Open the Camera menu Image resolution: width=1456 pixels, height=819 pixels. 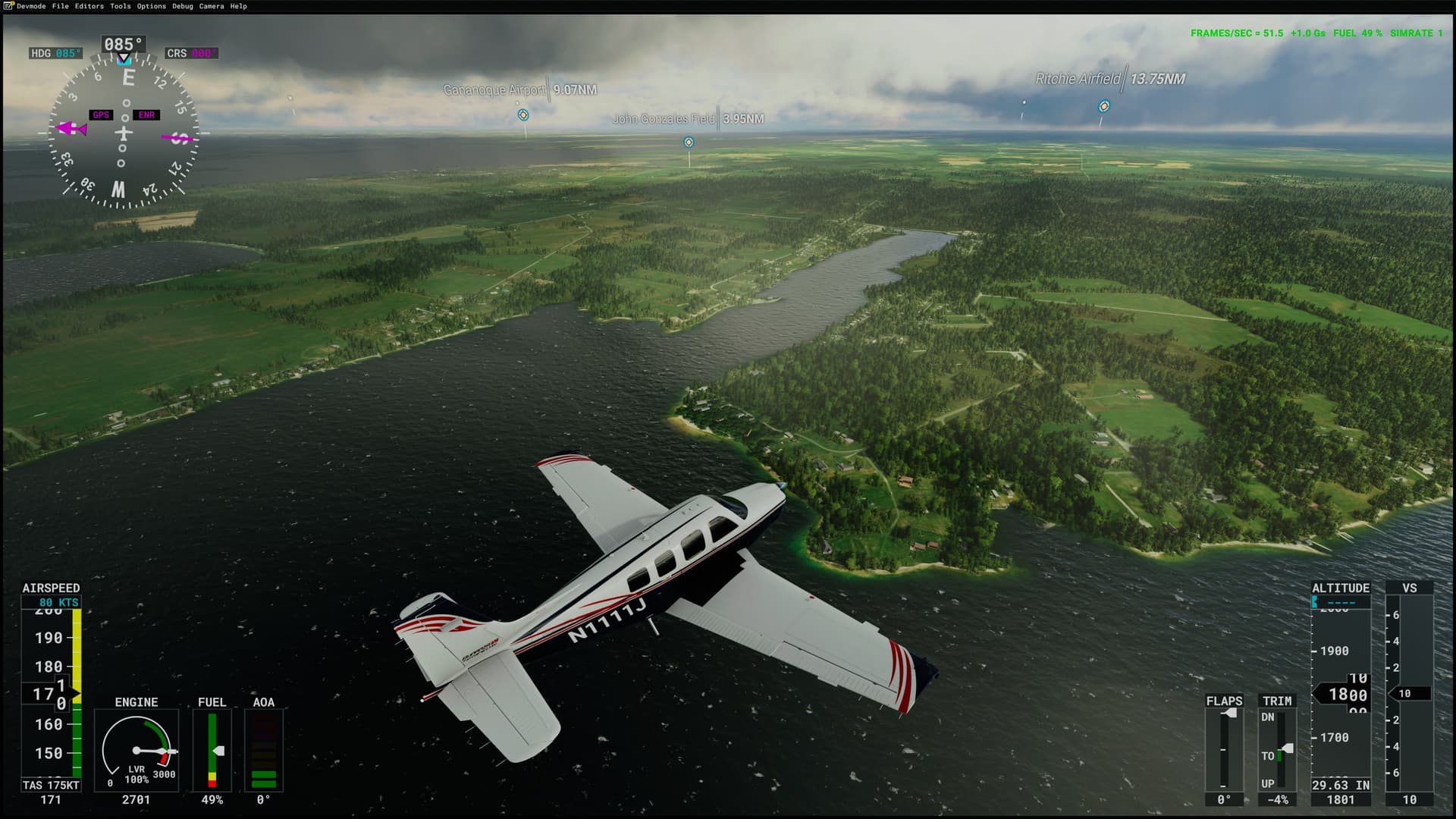[x=211, y=6]
